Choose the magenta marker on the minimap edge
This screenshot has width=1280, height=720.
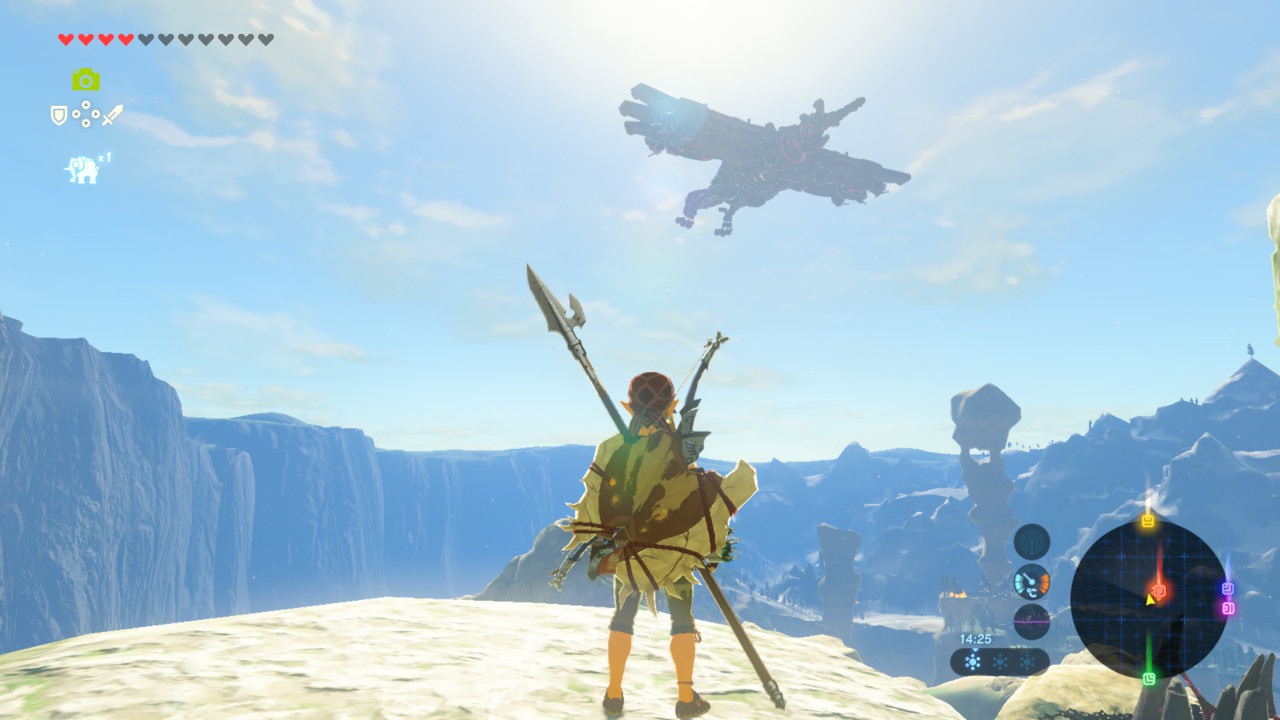click(1228, 607)
